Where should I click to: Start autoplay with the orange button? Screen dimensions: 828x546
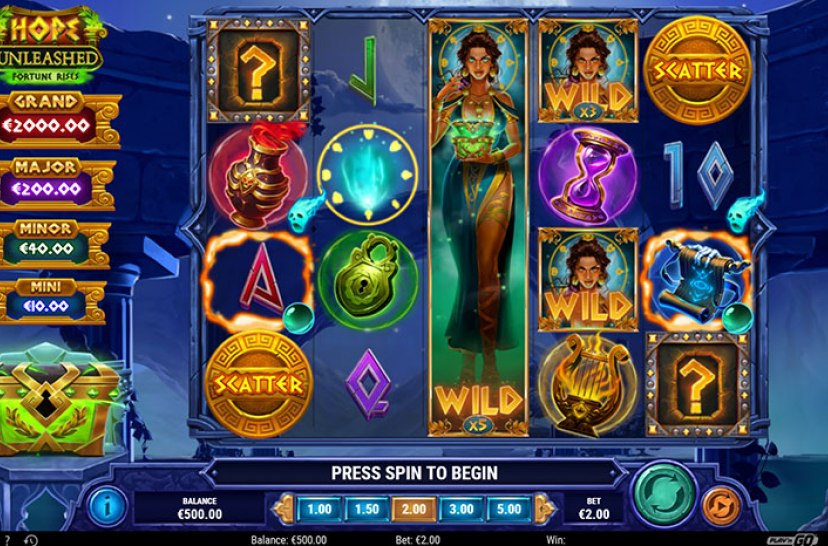coord(720,506)
